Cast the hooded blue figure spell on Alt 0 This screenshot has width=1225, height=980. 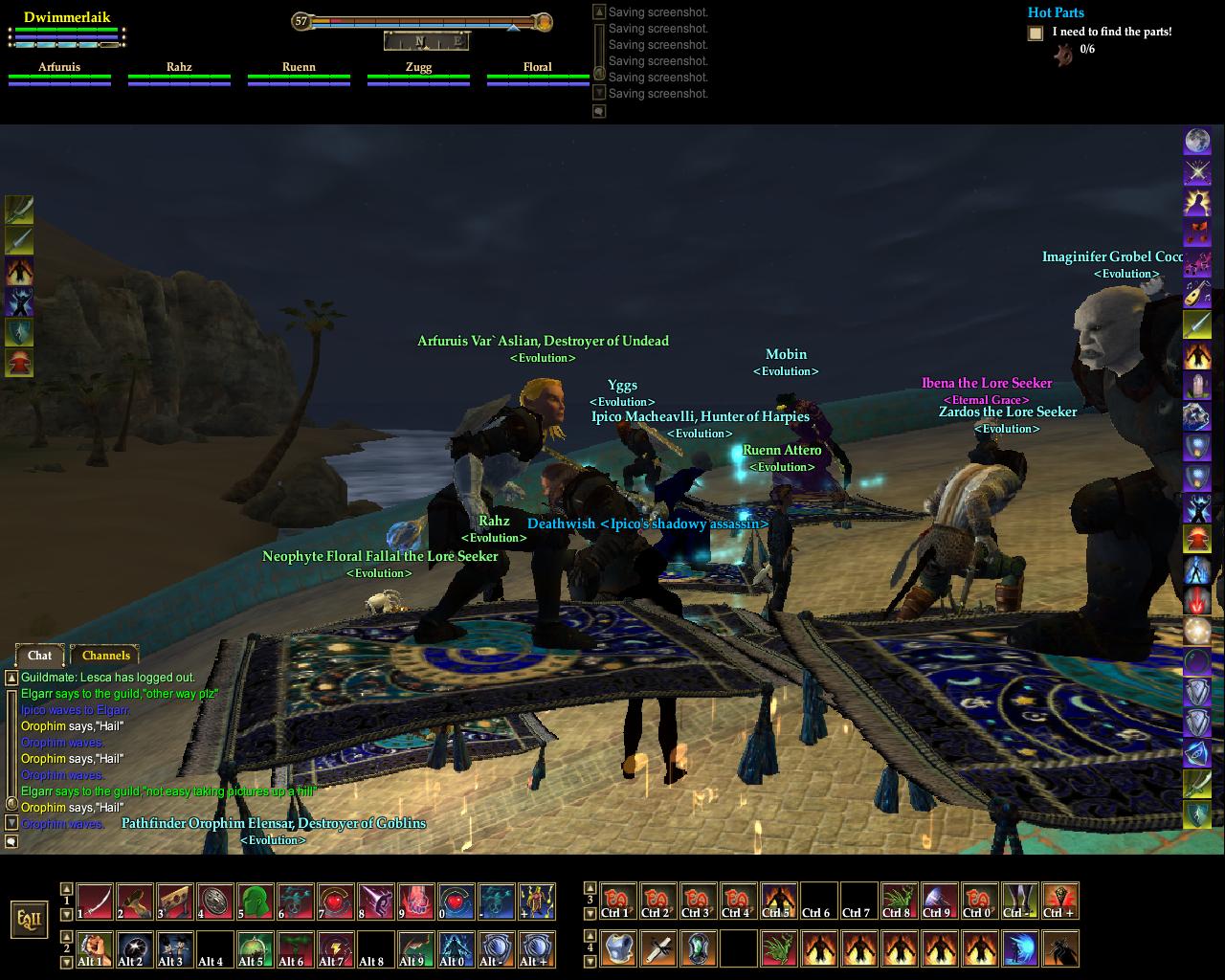click(457, 948)
